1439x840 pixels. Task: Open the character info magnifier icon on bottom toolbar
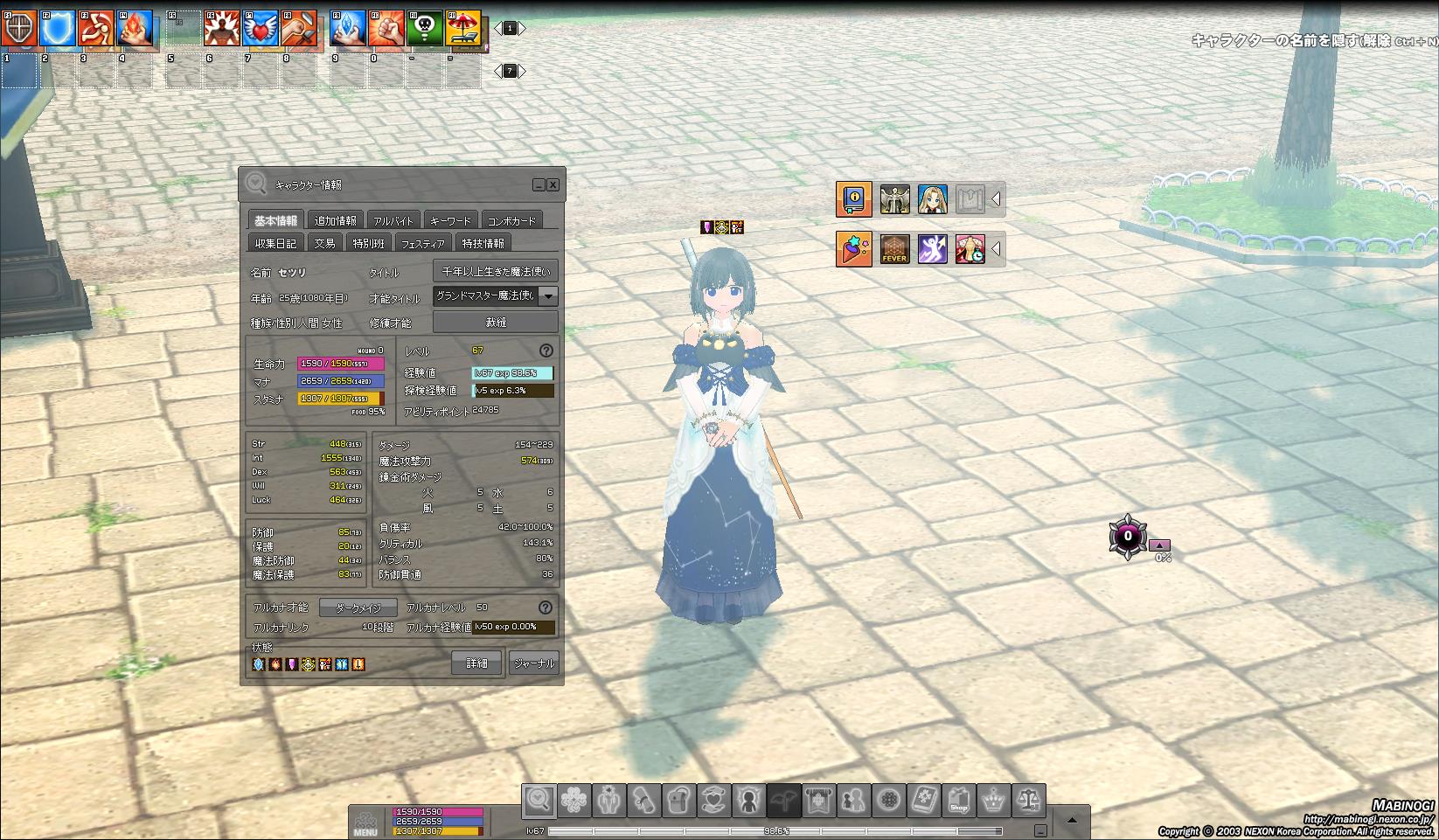540,799
